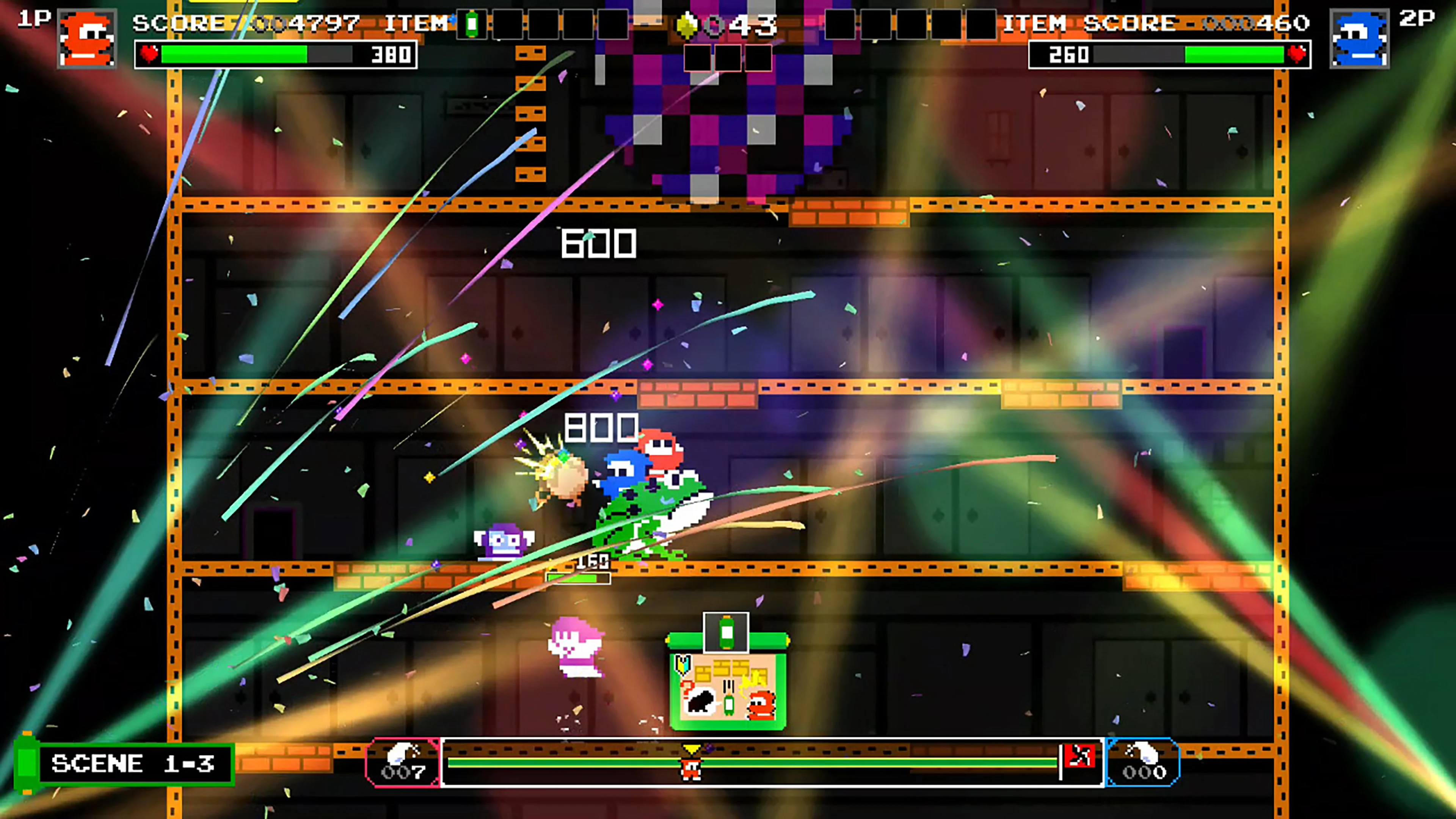Click the red goal flag on progress bar
The image size is (1456, 819).
tap(1079, 757)
